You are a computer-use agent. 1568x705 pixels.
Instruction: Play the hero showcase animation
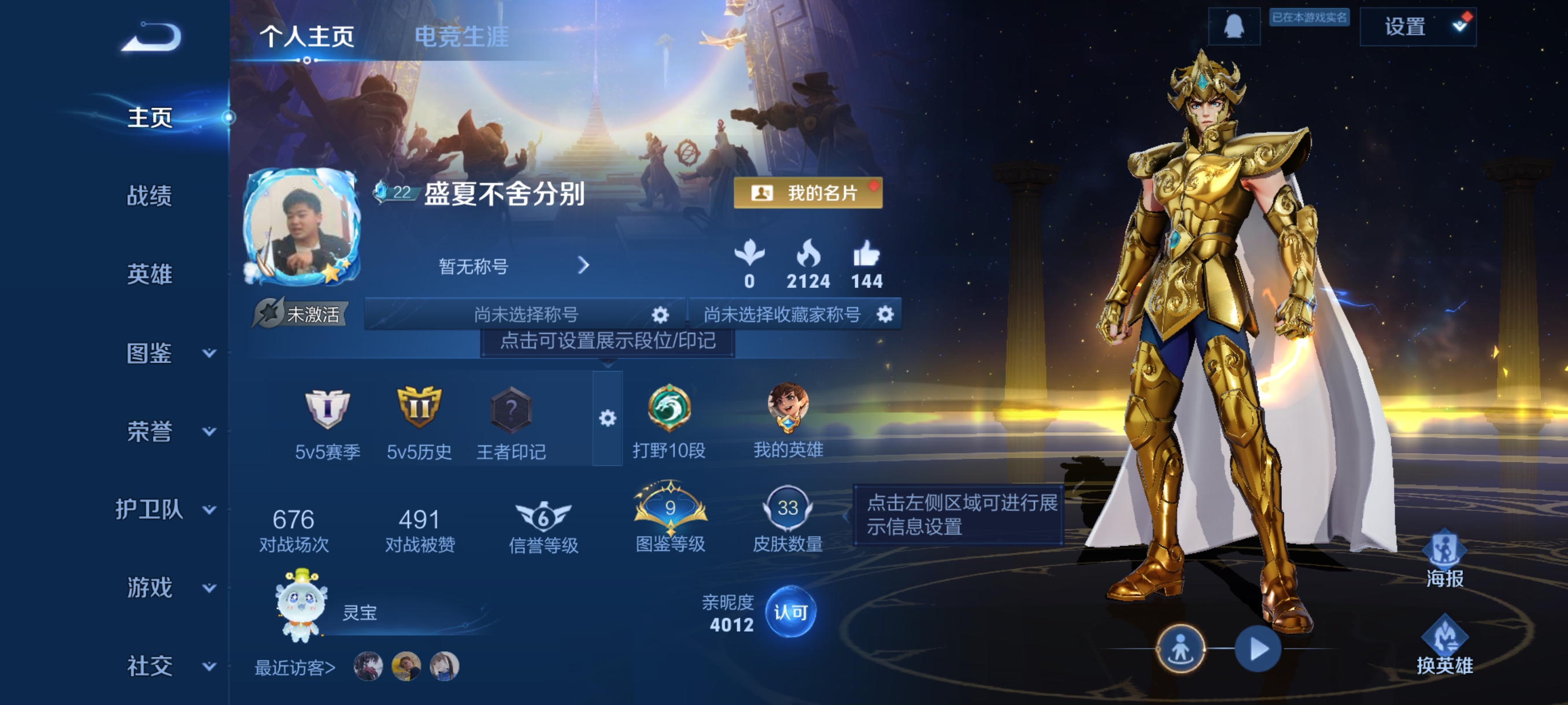point(1257,649)
